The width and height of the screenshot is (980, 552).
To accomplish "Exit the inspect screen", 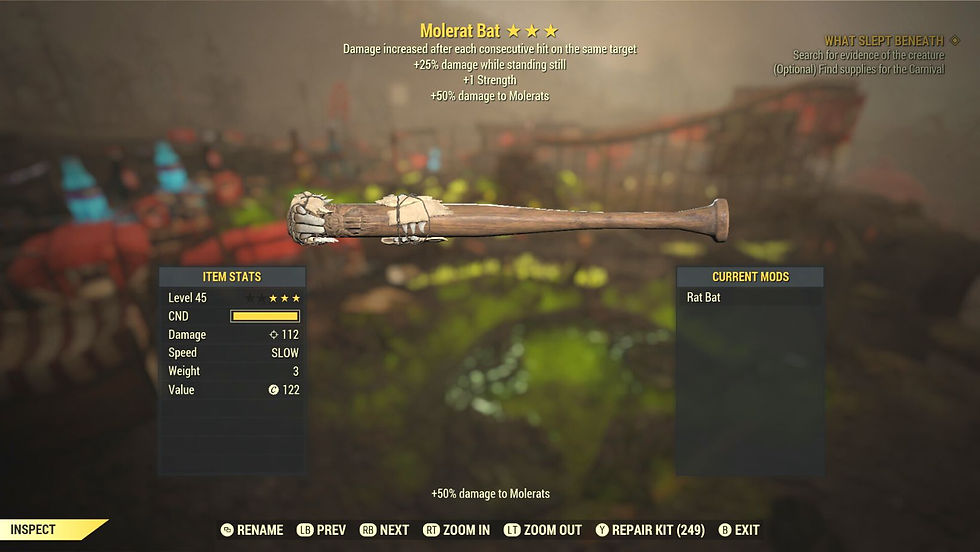I will 739,530.
